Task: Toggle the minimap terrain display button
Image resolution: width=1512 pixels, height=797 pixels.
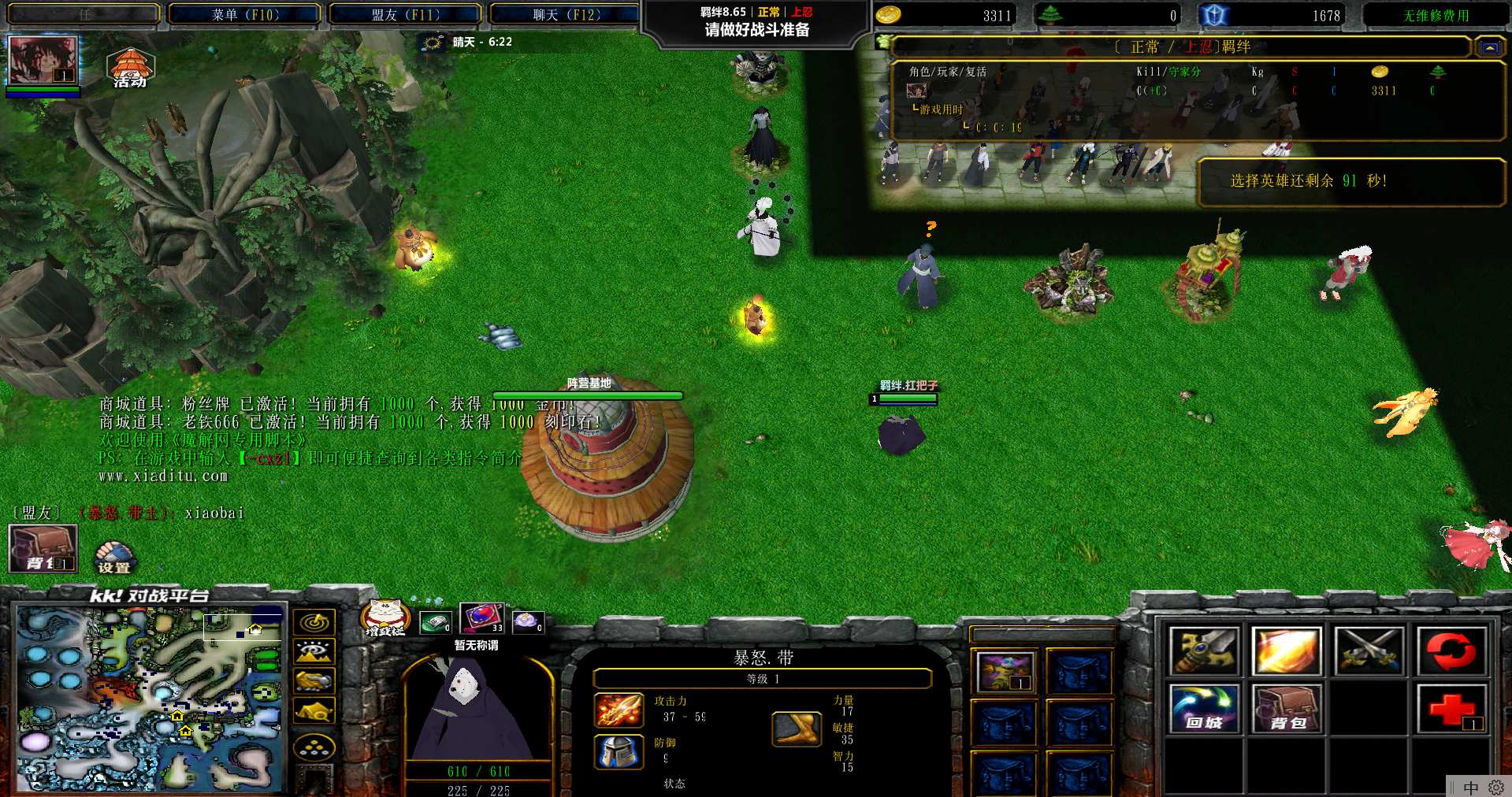Action: (x=314, y=652)
